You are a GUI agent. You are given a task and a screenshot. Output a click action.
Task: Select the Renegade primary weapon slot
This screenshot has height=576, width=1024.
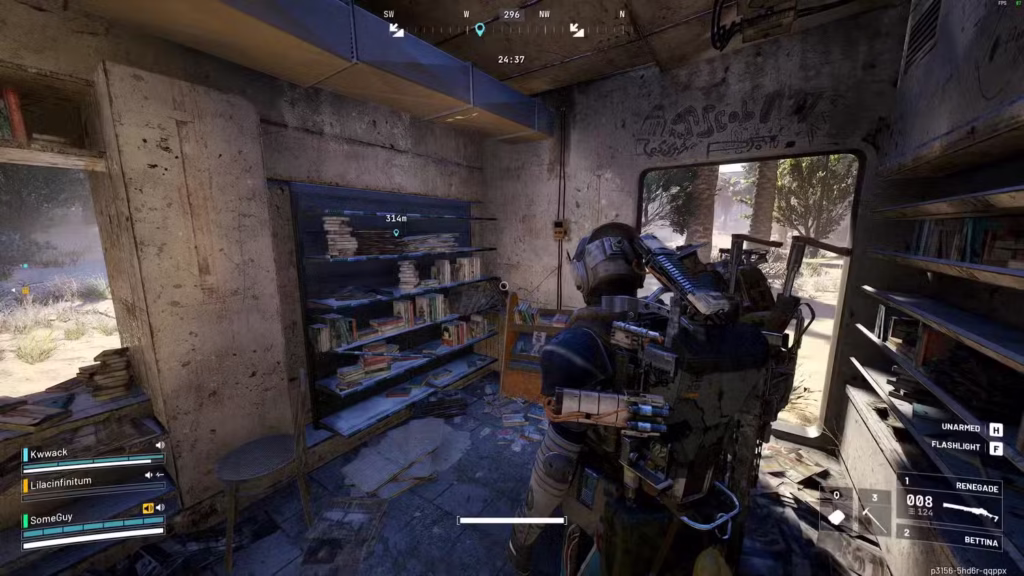[x=949, y=507]
